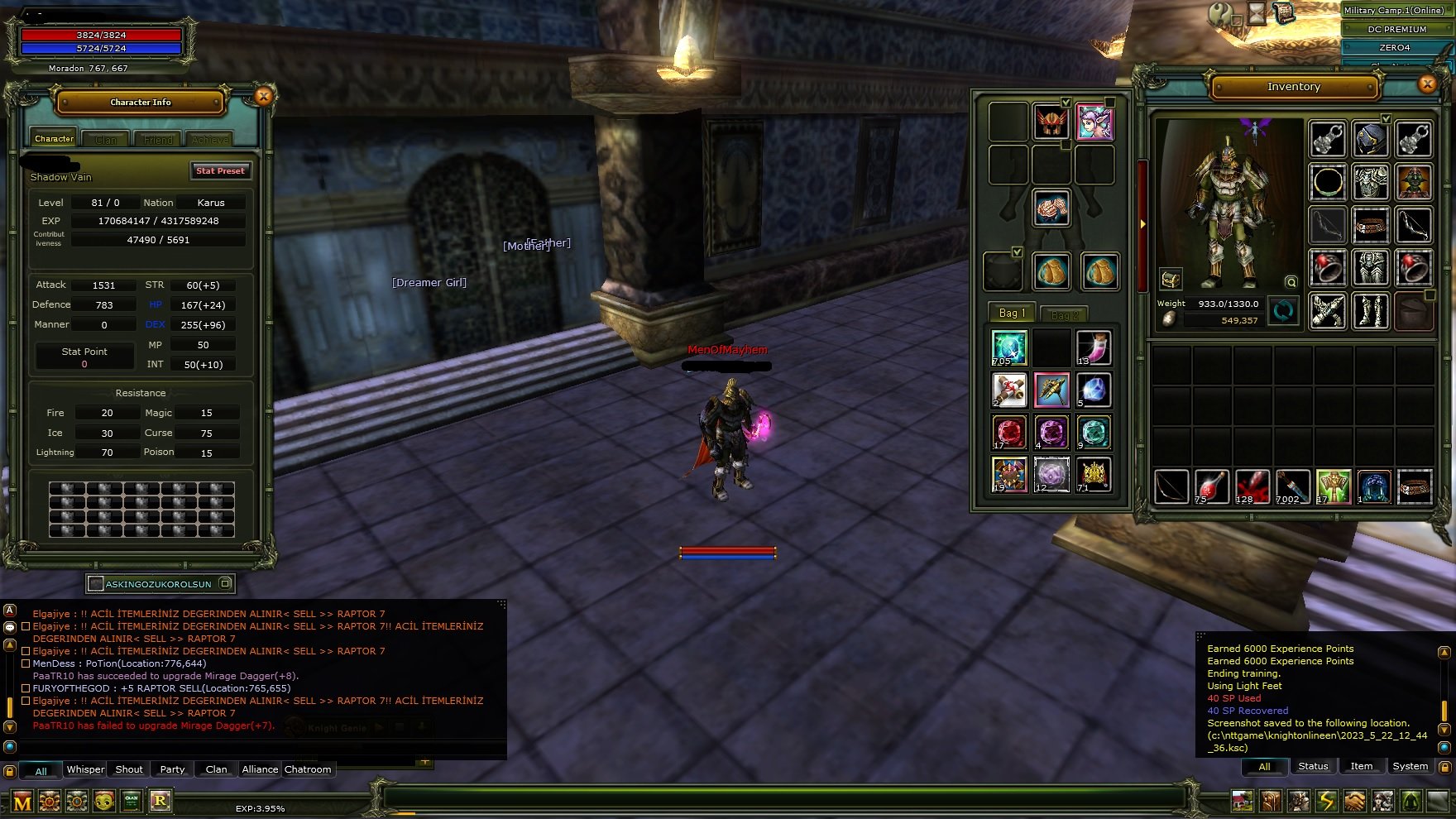Switch chat to Shout channel

pos(129,769)
